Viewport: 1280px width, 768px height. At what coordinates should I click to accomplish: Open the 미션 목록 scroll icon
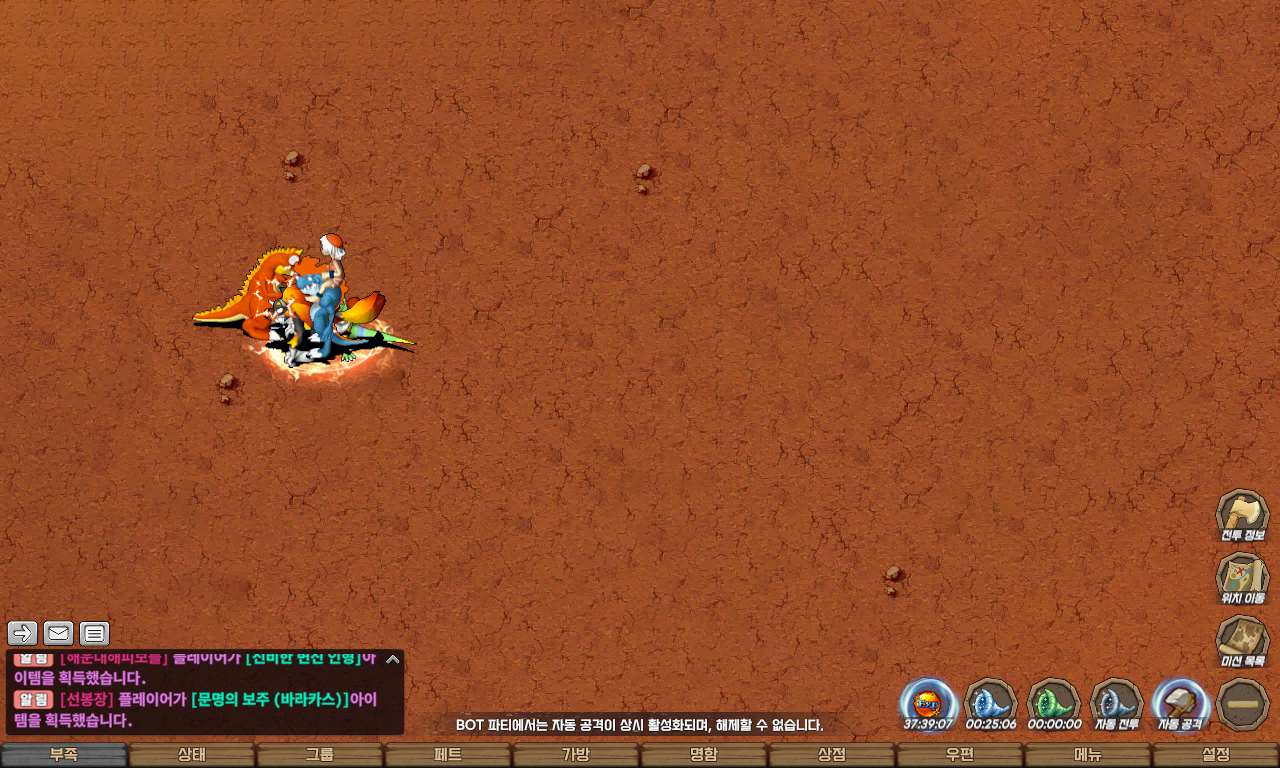(x=1242, y=641)
